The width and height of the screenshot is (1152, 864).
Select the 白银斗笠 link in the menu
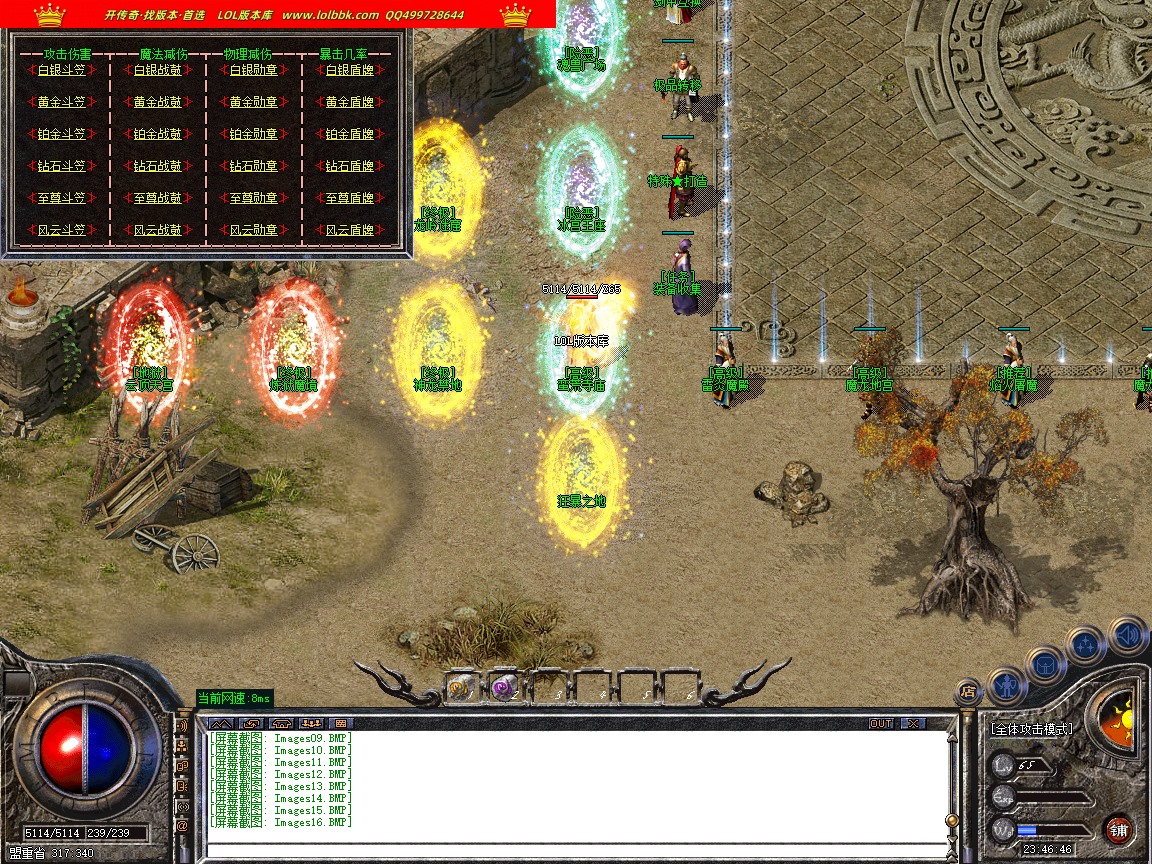pyautogui.click(x=61, y=70)
